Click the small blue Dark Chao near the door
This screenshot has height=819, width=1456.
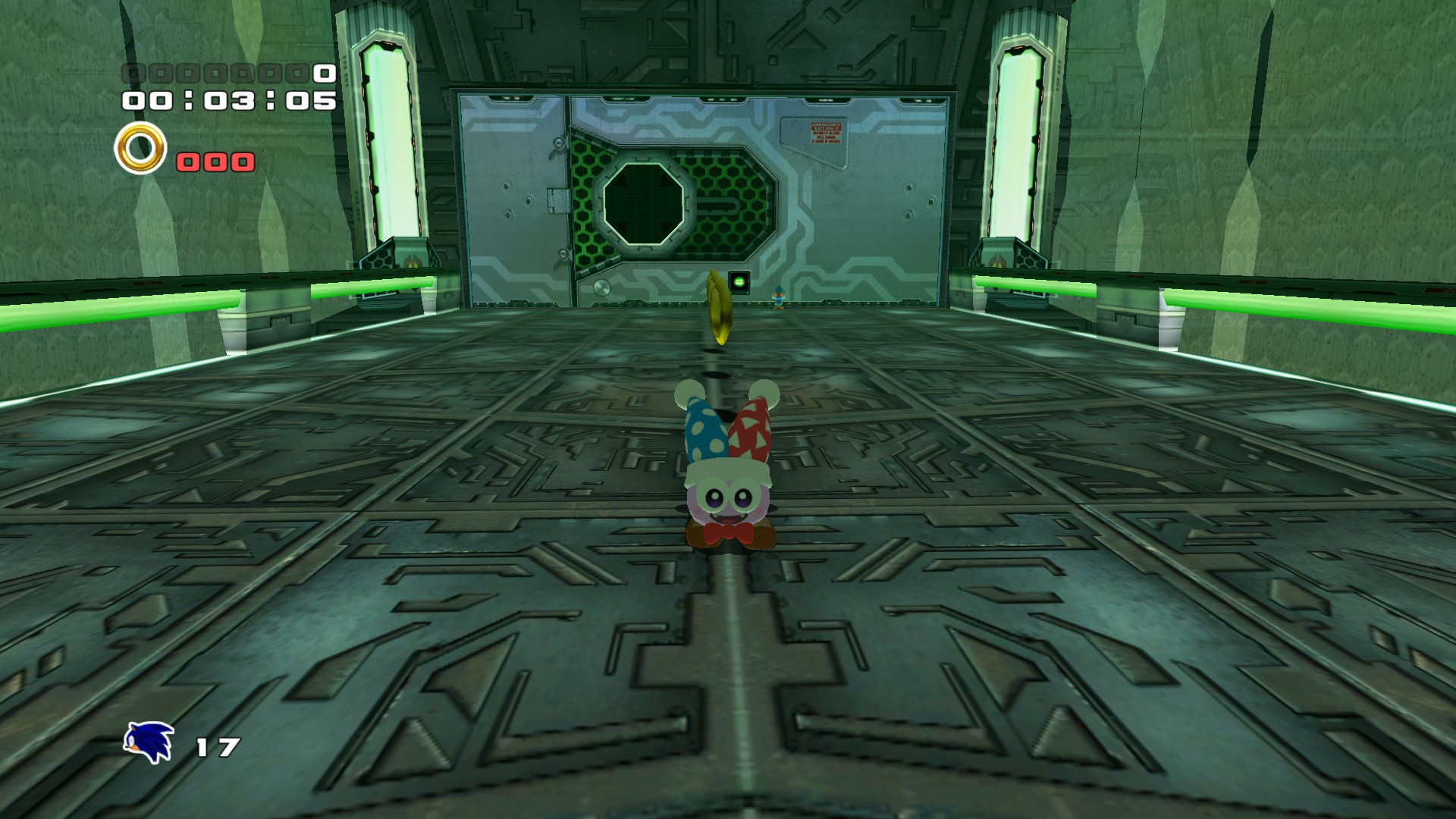point(778,296)
